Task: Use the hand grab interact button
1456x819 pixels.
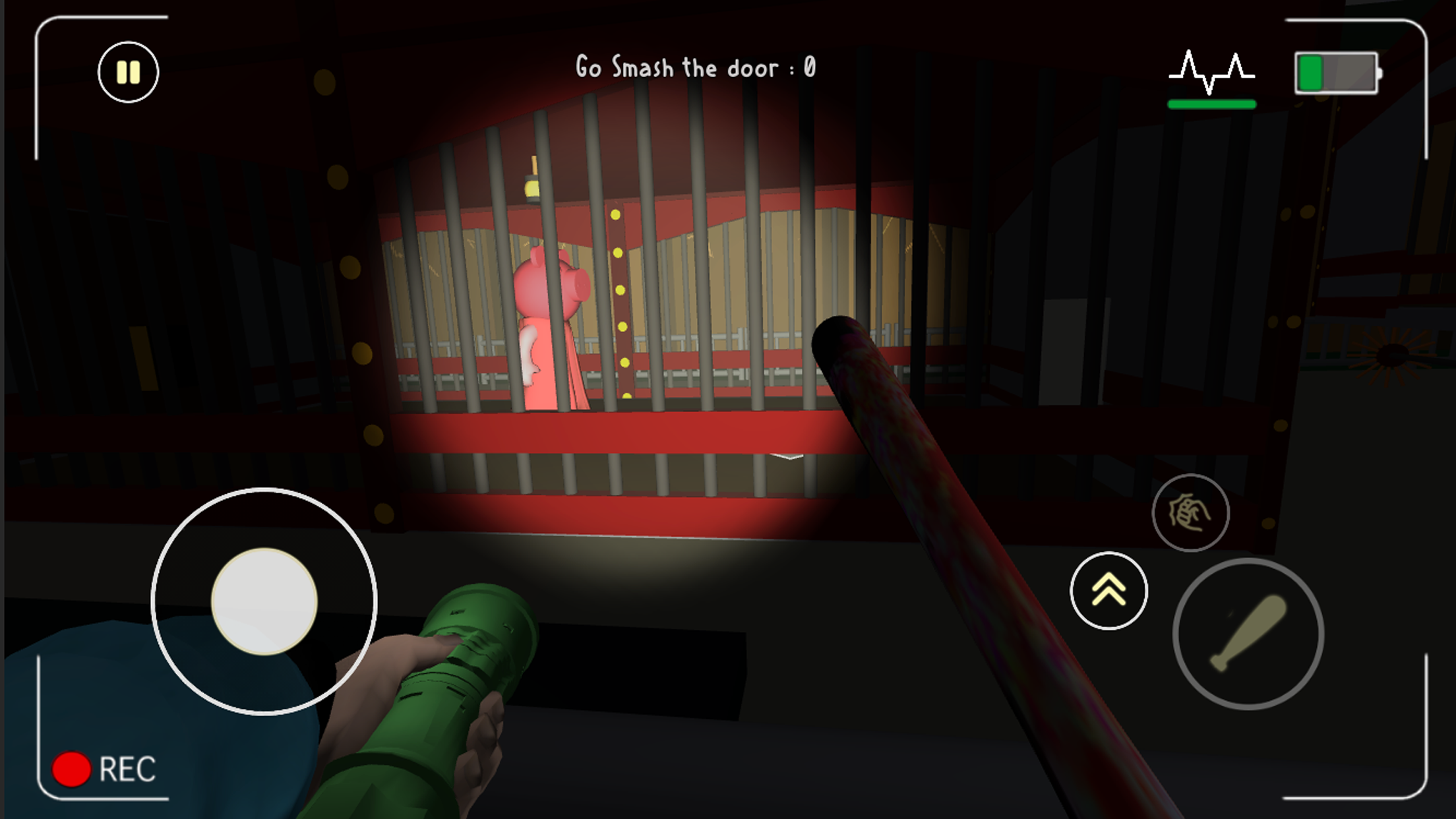Action: [1190, 512]
